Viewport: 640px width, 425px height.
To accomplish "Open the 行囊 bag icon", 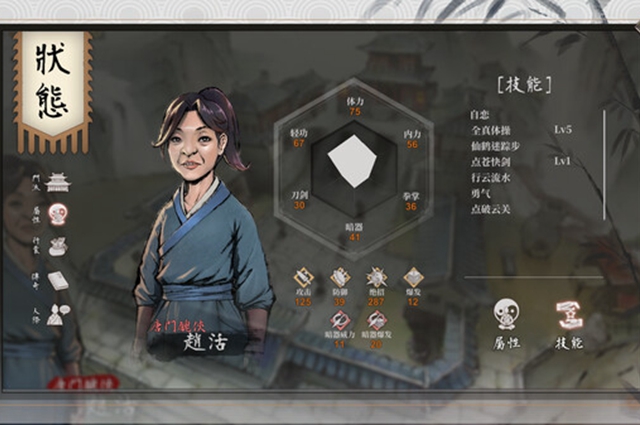I will (58, 246).
